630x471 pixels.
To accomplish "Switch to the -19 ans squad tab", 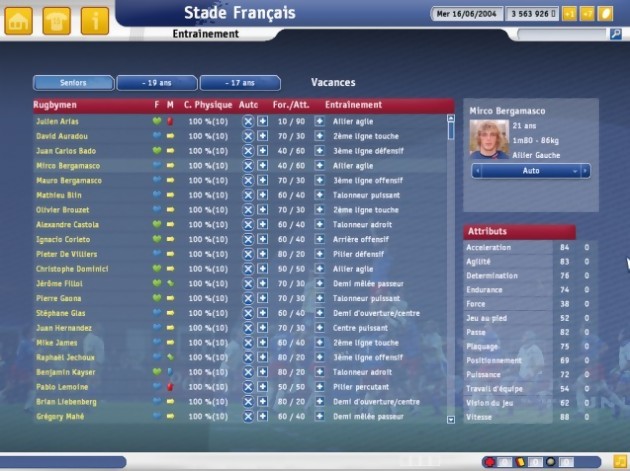I will (156, 83).
